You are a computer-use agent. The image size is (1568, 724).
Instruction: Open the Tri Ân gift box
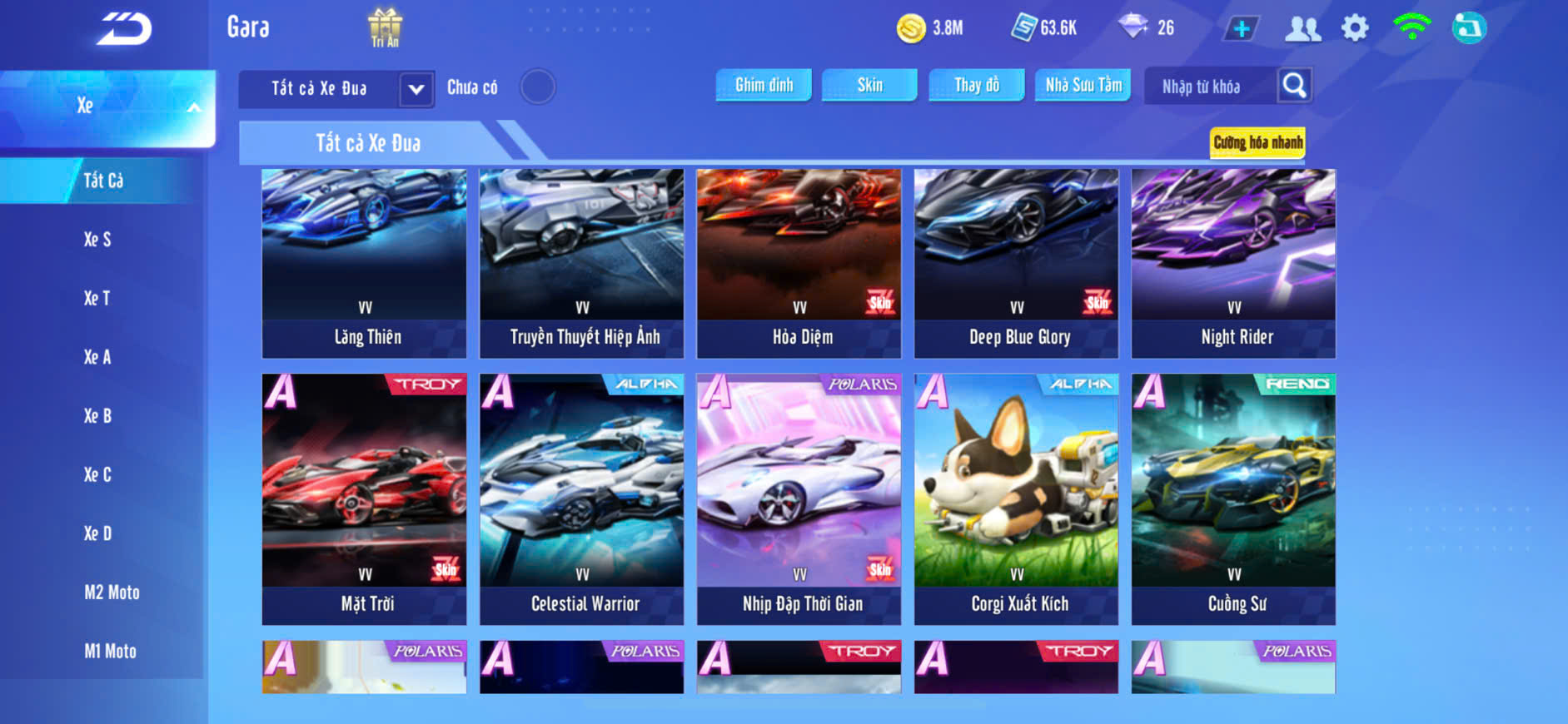coord(385,27)
